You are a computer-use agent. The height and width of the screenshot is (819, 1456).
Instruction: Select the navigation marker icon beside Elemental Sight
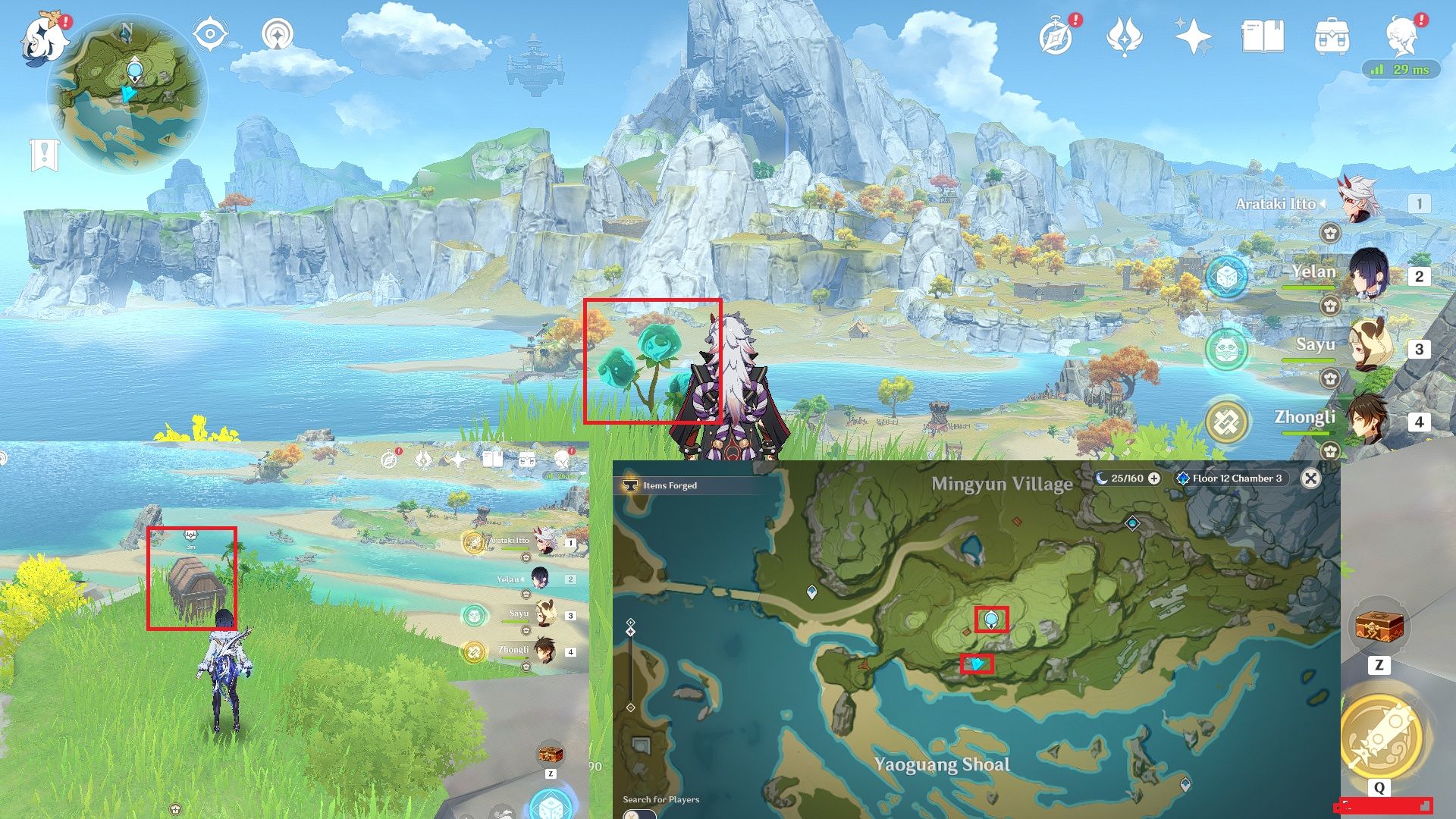coord(278,33)
